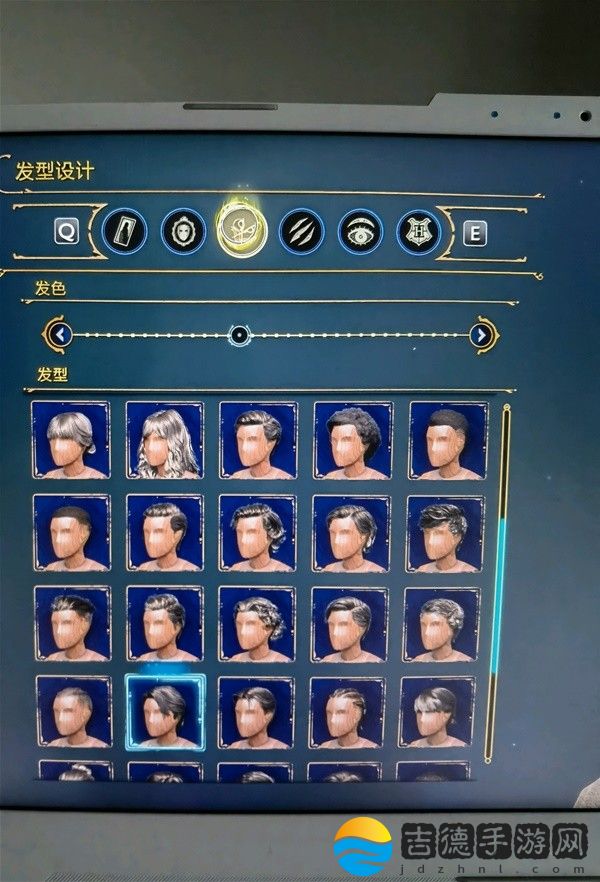The image size is (600, 882).
Task: Pick the silver ponytail hairstyle in the top row
Action: [x=70, y=439]
